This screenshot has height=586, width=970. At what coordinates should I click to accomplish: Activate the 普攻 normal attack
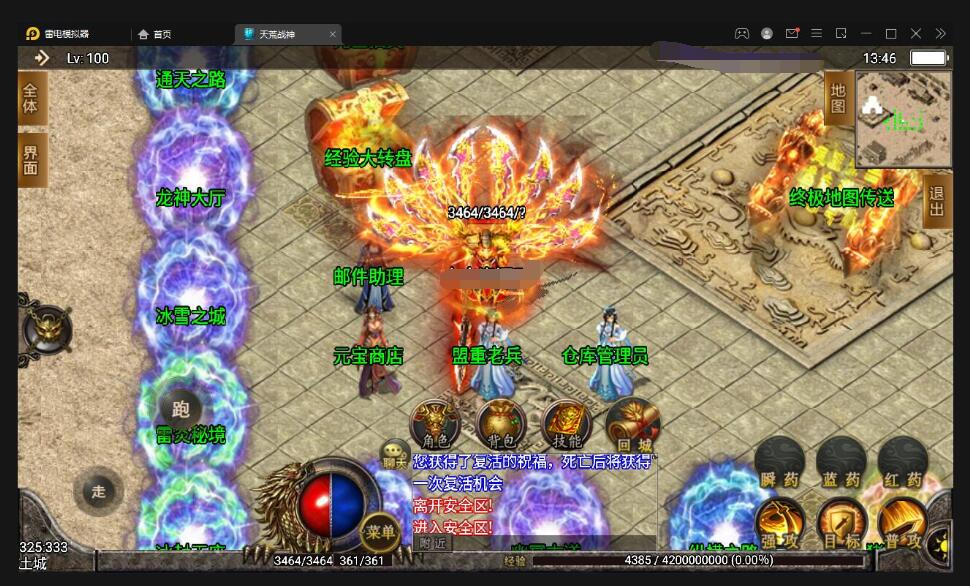(902, 523)
